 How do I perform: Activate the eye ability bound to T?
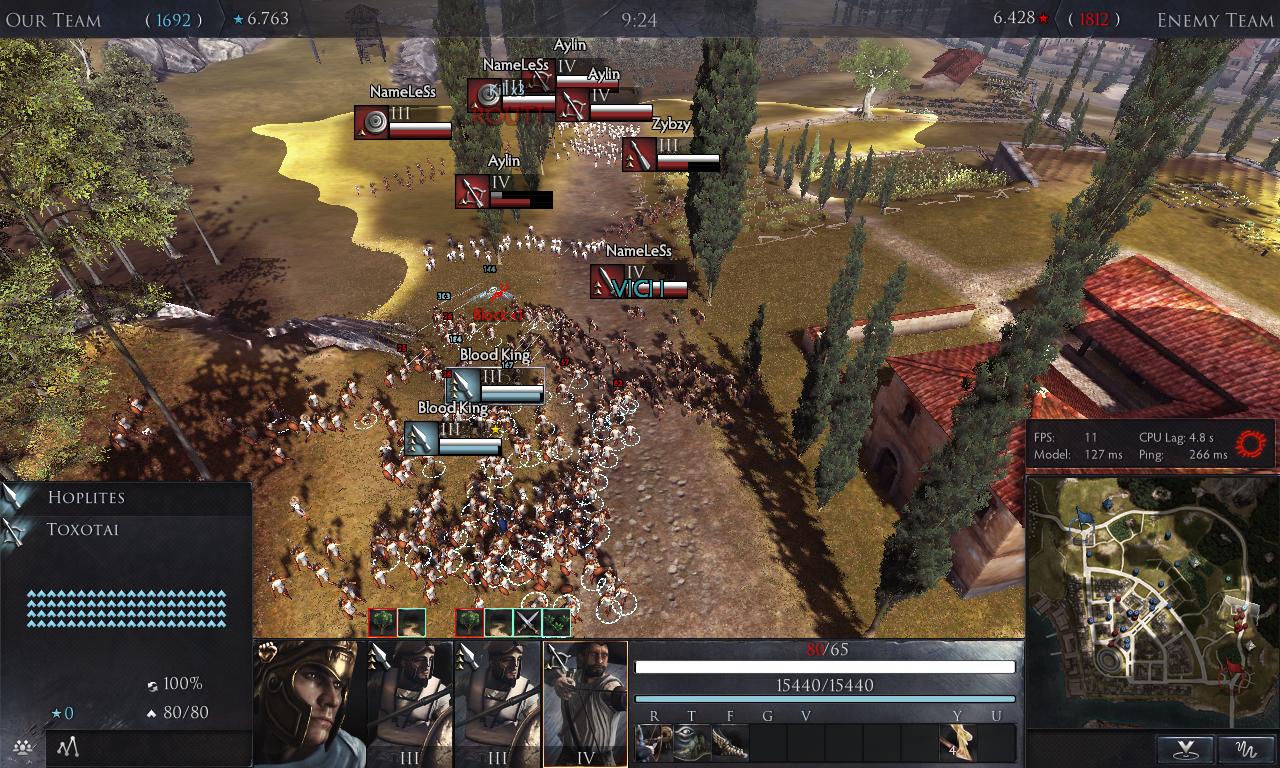coord(692,743)
